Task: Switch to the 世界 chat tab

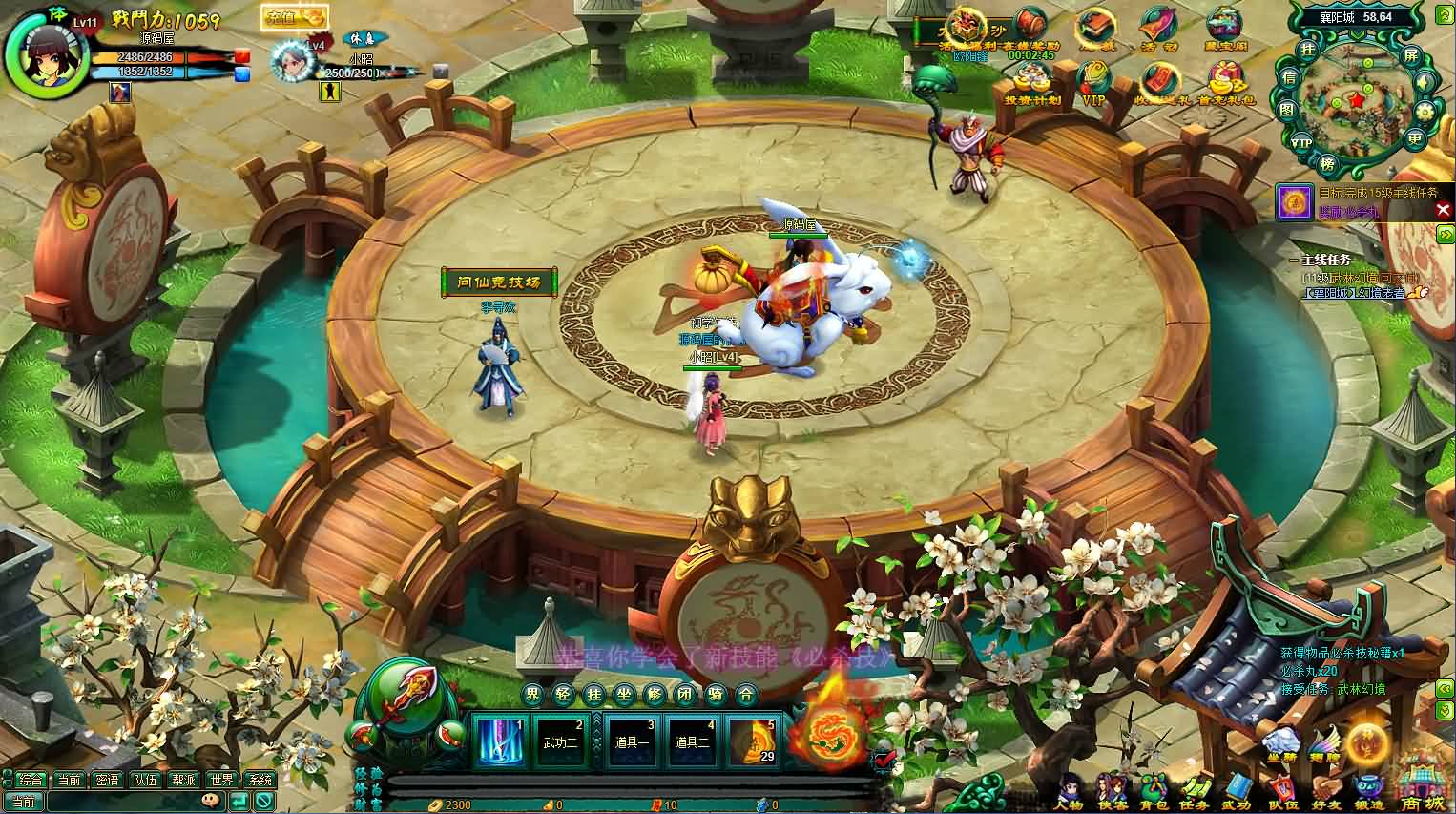Action: pos(221,779)
